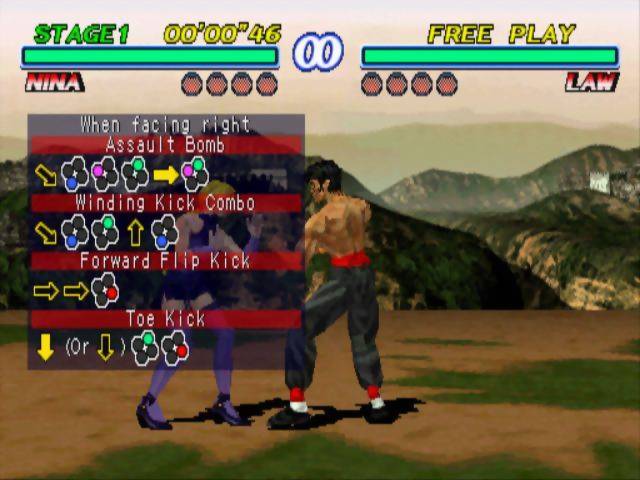Choose the Winding Kick Combo row
This screenshot has height=480, width=640.
pyautogui.click(x=165, y=203)
